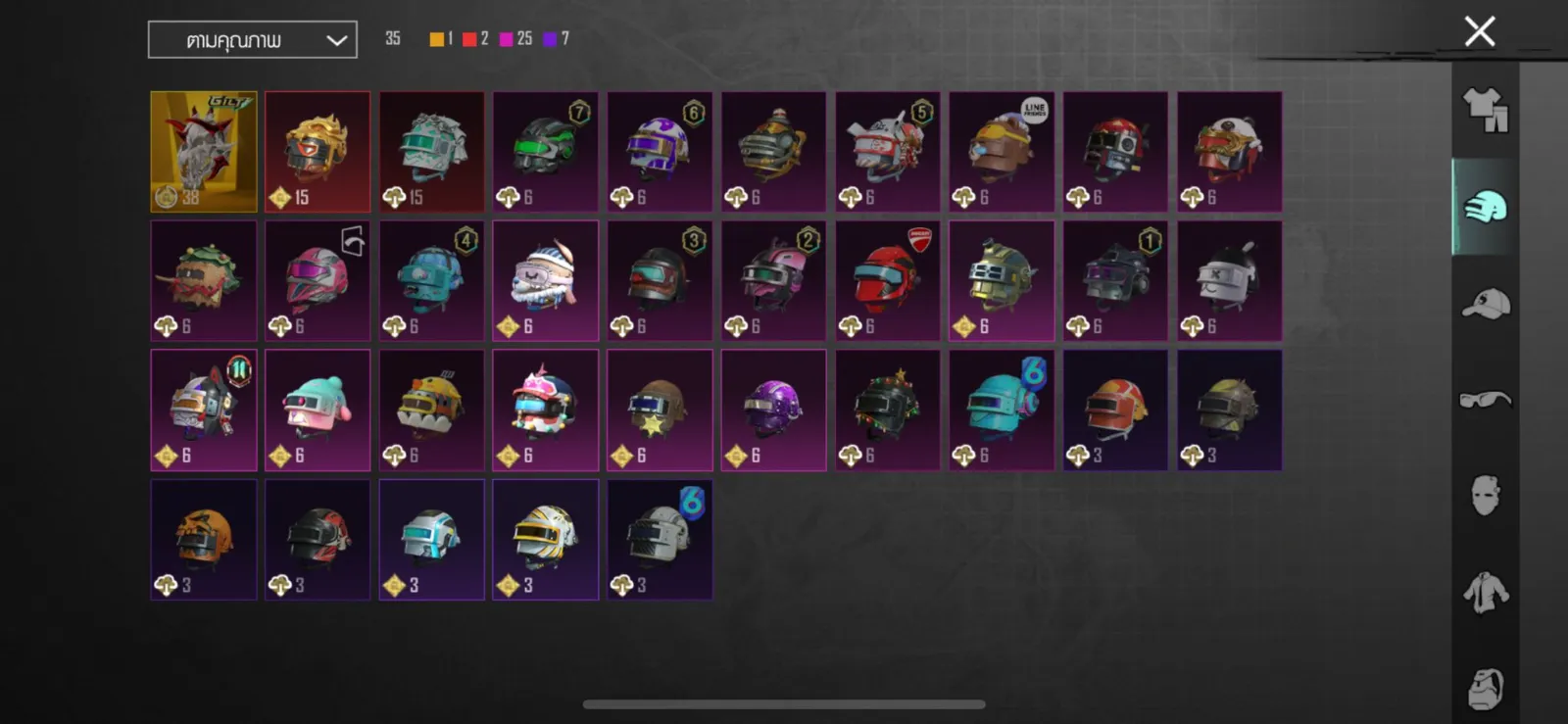Select the helmet category tab
The width and height of the screenshot is (1568, 724).
point(1485,207)
